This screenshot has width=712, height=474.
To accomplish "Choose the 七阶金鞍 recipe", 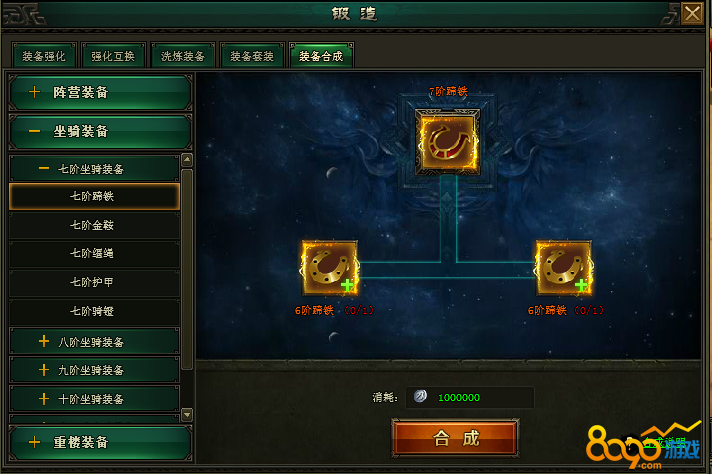I will 94,225.
